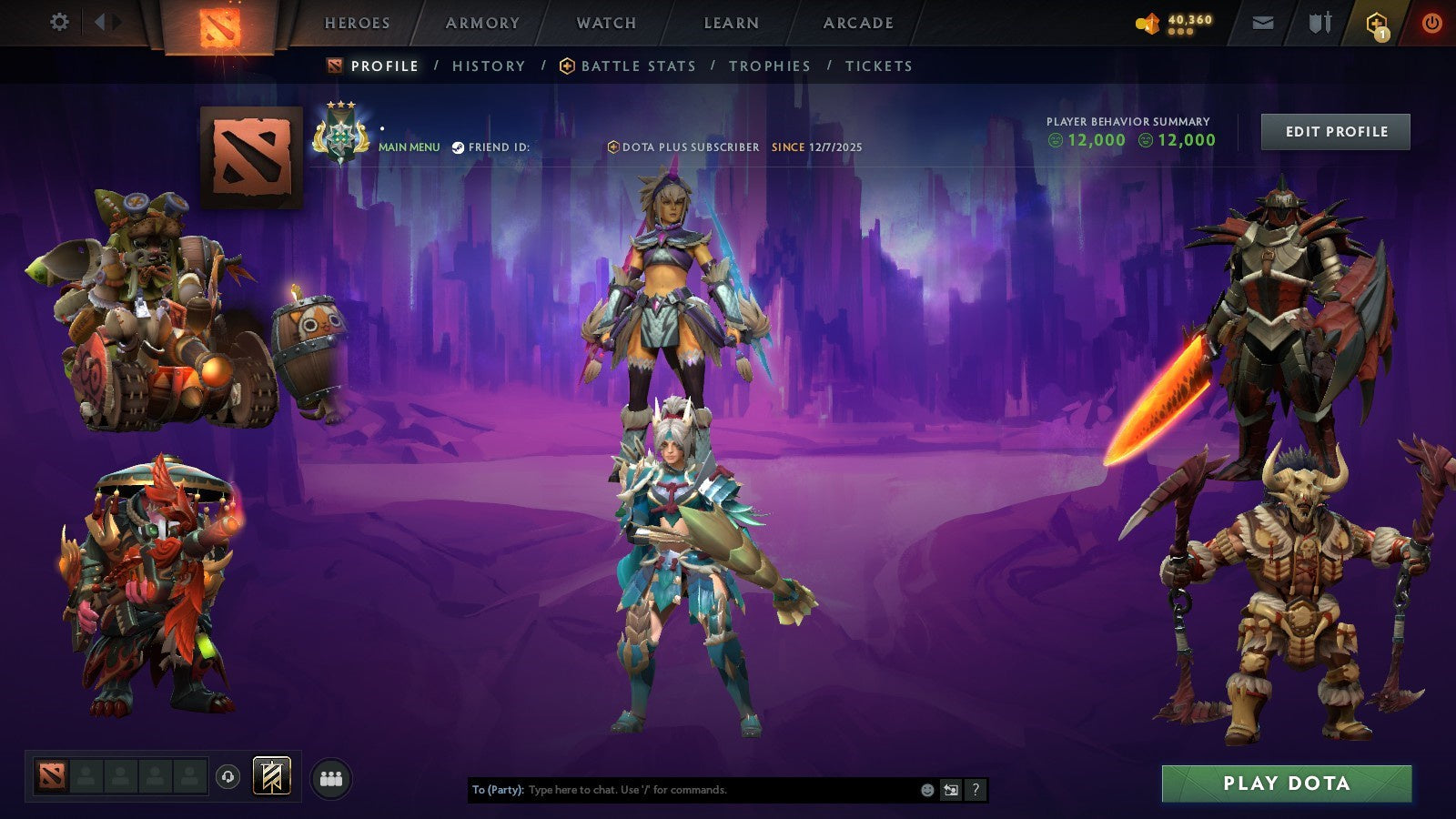Click the screenshot share icon in chat bar

click(951, 790)
